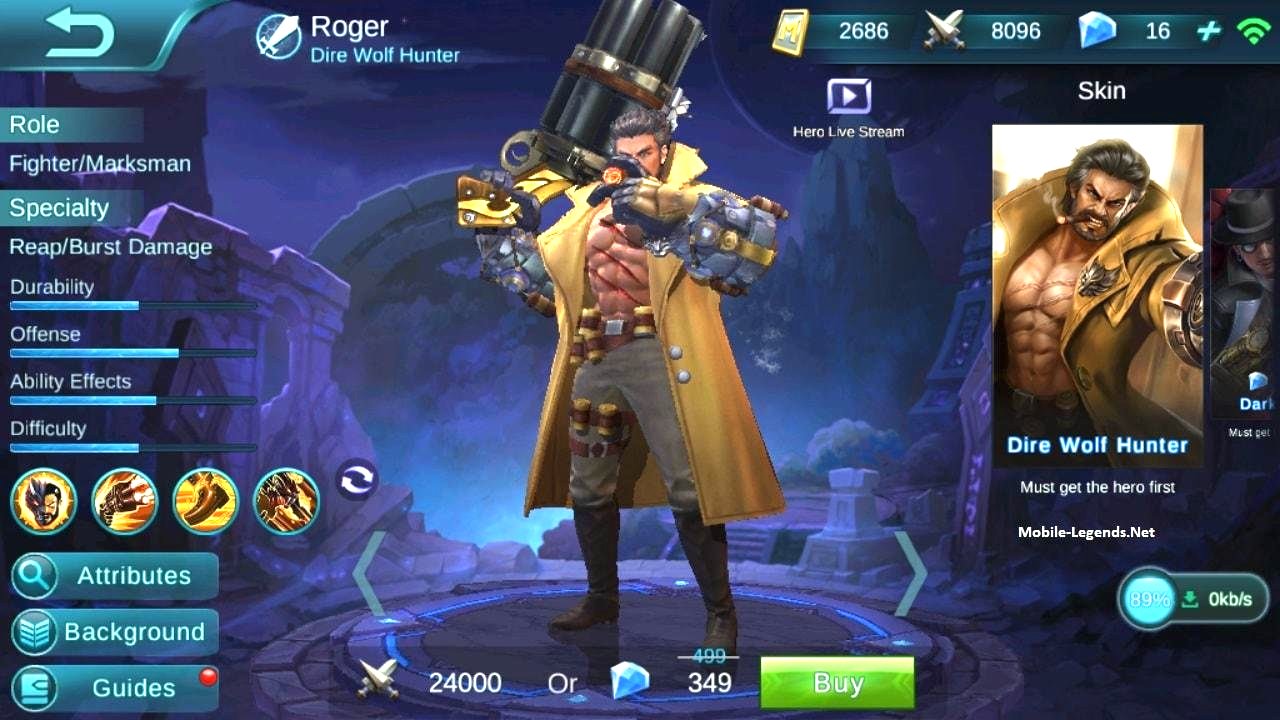Image resolution: width=1280 pixels, height=720 pixels.
Task: Select Roger's boot-shaped skill icon
Action: click(203, 502)
